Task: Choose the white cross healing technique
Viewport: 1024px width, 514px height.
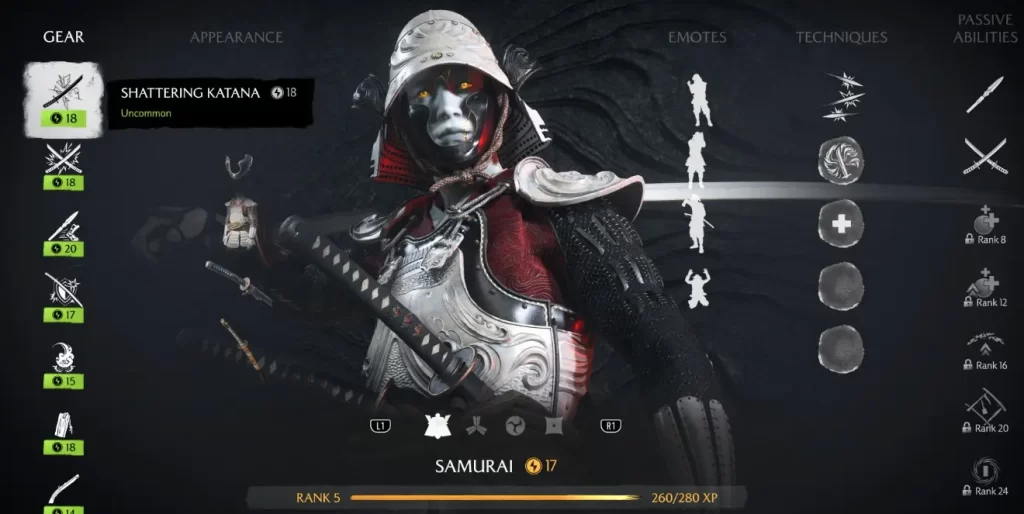Action: coord(841,224)
